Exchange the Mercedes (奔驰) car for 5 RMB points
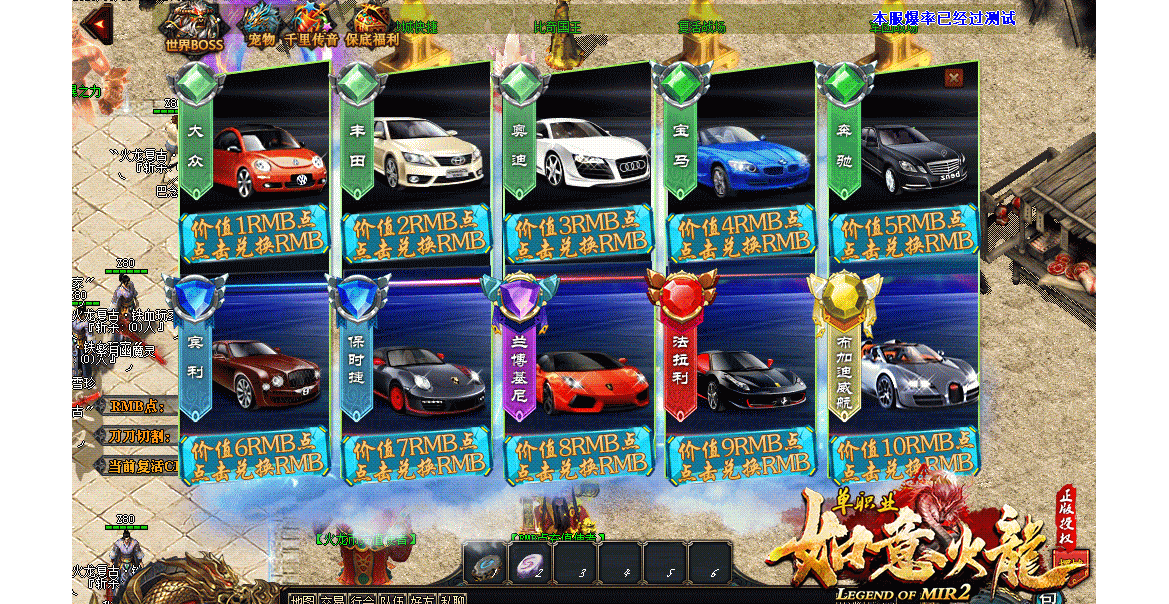Viewport: 1169px width, 604px height. click(904, 234)
